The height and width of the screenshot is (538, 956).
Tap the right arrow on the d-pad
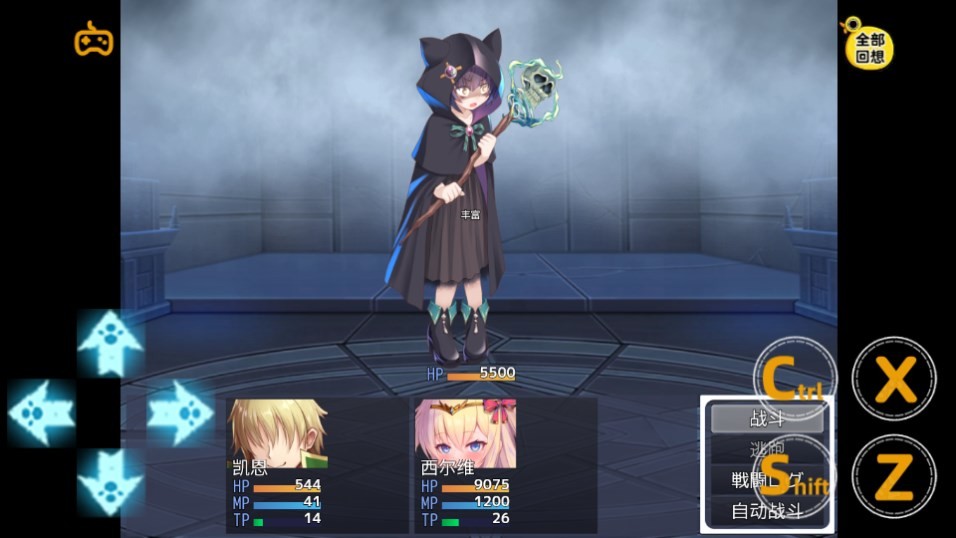tap(180, 412)
